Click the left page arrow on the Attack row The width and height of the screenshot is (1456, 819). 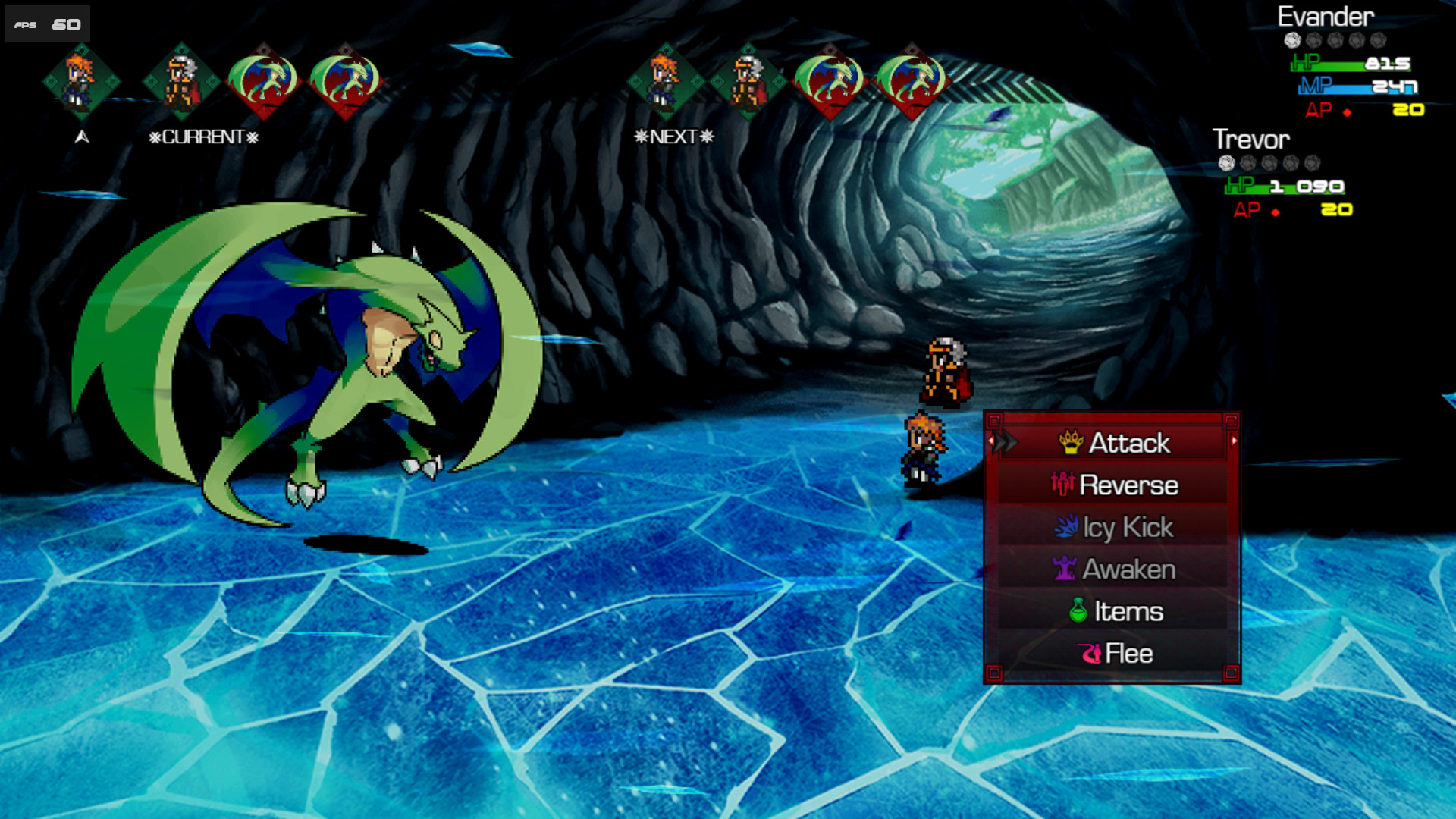[x=990, y=441]
